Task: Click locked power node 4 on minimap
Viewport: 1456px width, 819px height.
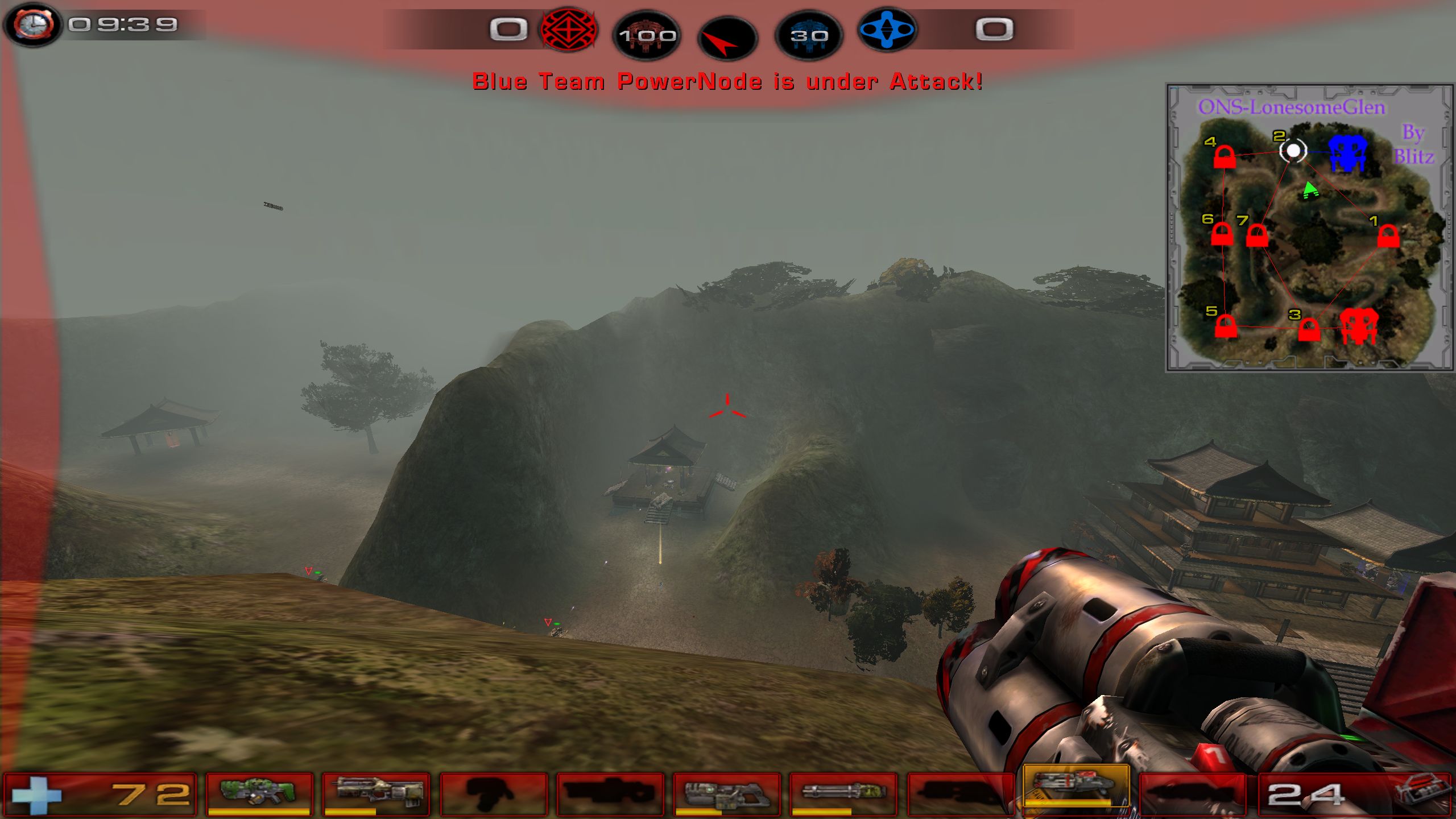Action: pyautogui.click(x=1224, y=157)
